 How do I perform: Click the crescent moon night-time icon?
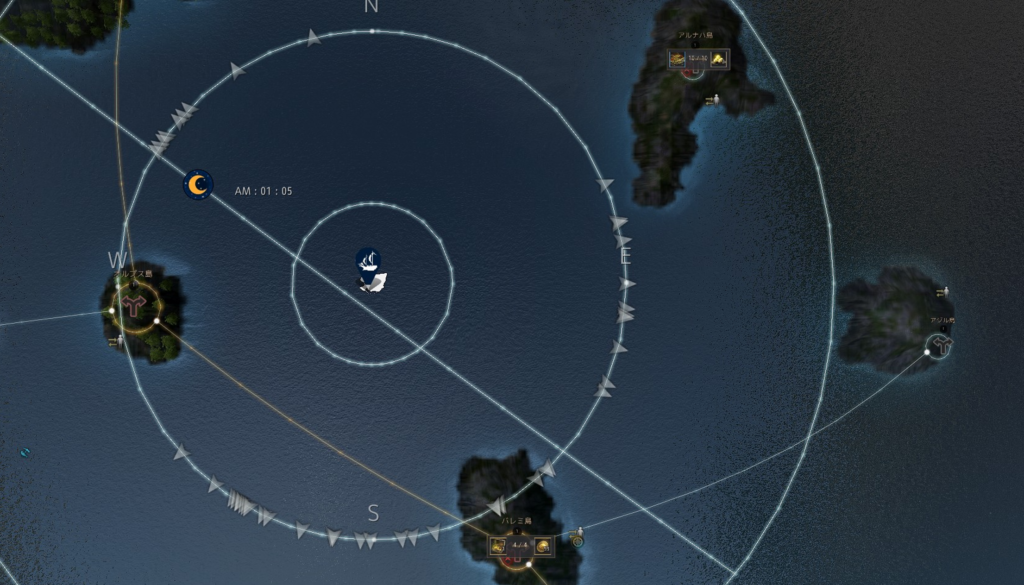click(198, 184)
